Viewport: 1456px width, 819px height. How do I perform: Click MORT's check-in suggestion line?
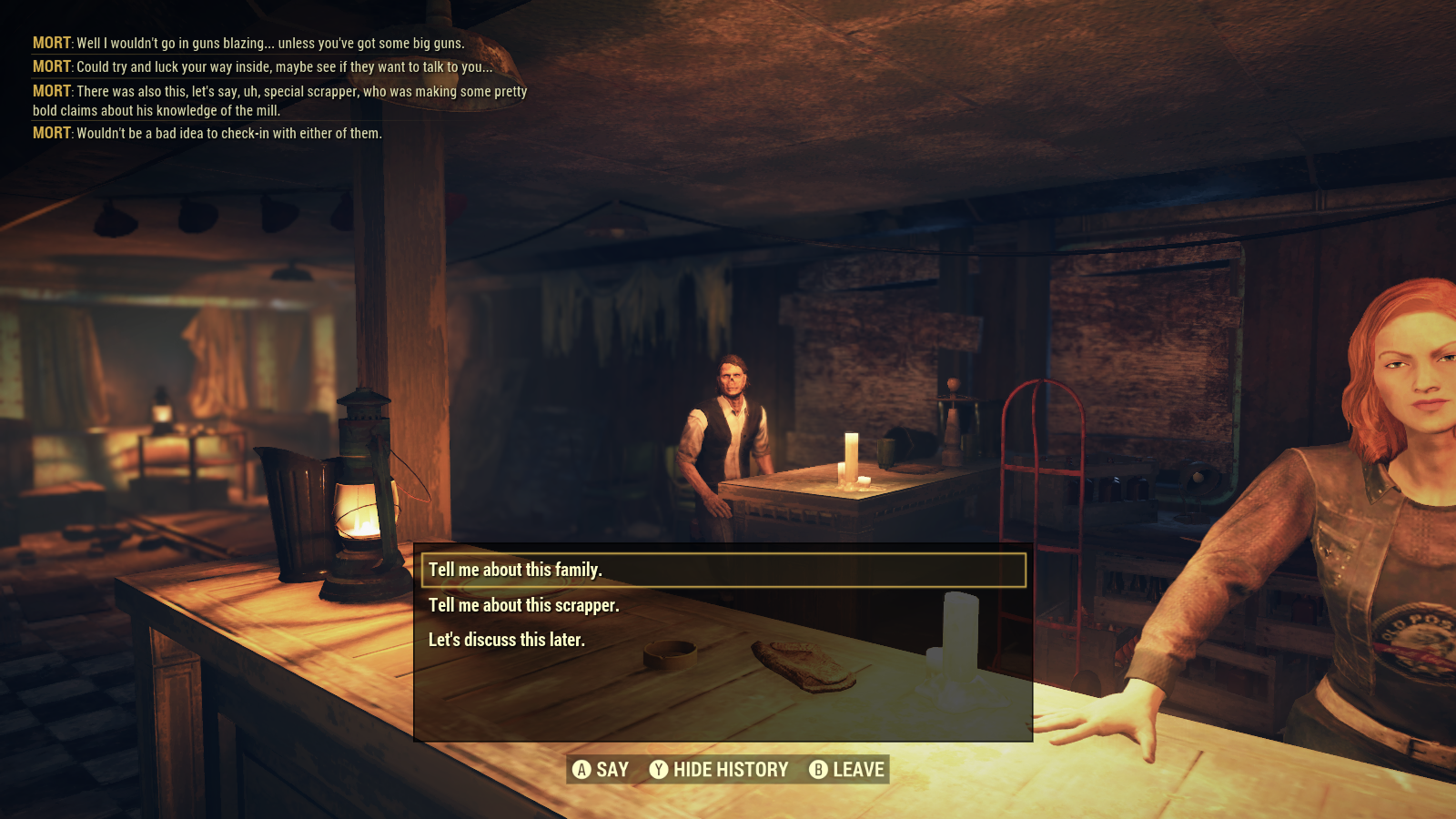pos(207,133)
